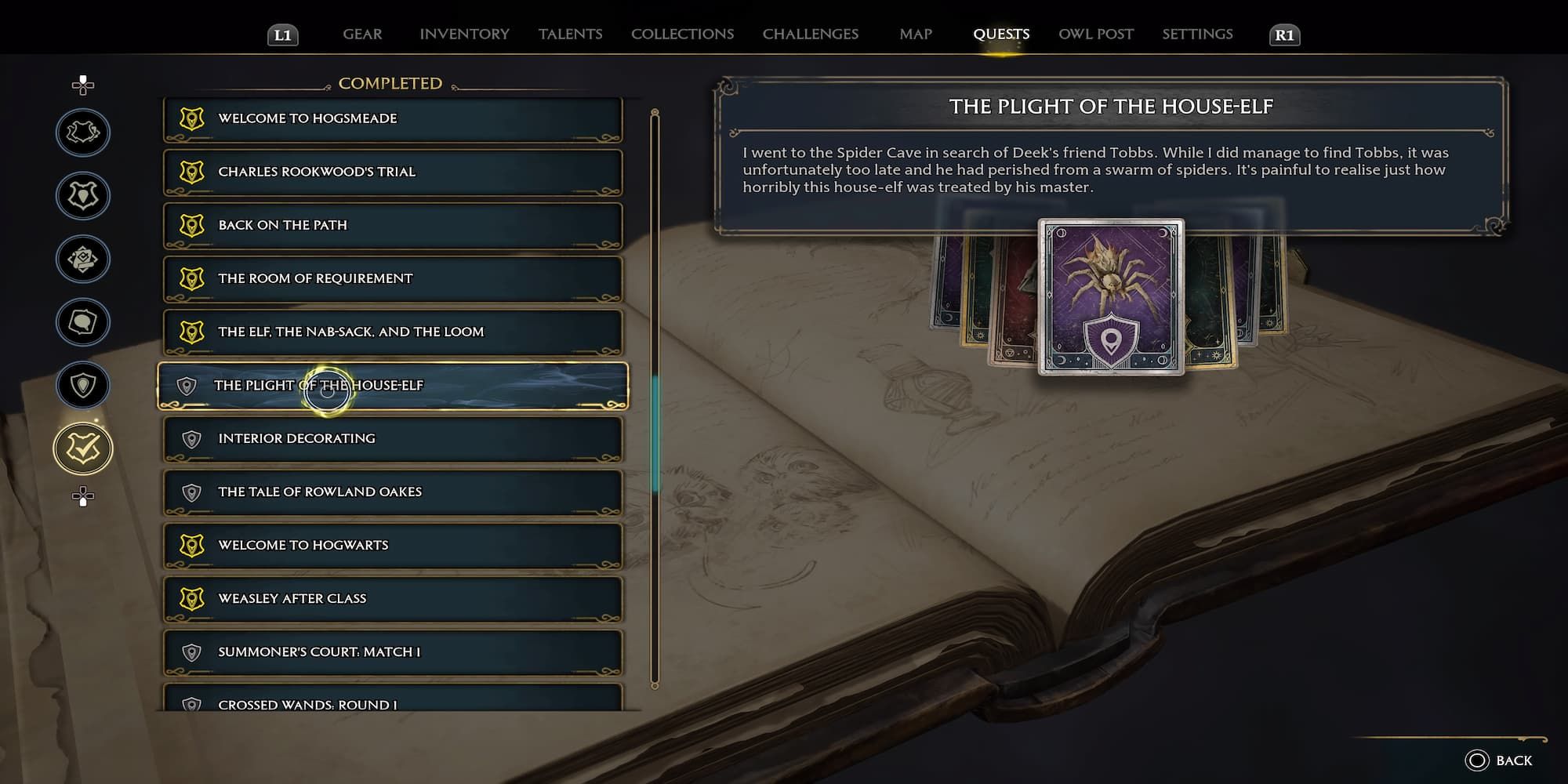Switch to the Collections tab
This screenshot has height=784, width=1568.
coord(681,34)
